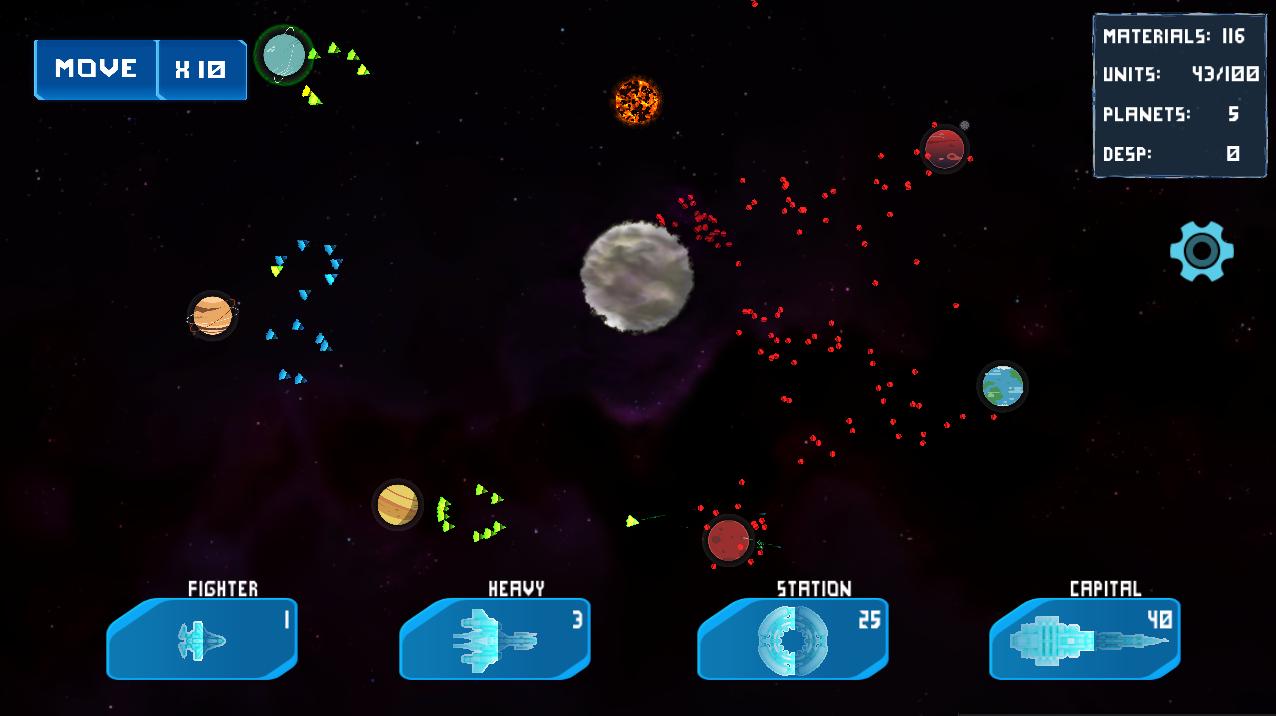Open settings with the gear icon
This screenshot has width=1276, height=716.
click(1201, 251)
